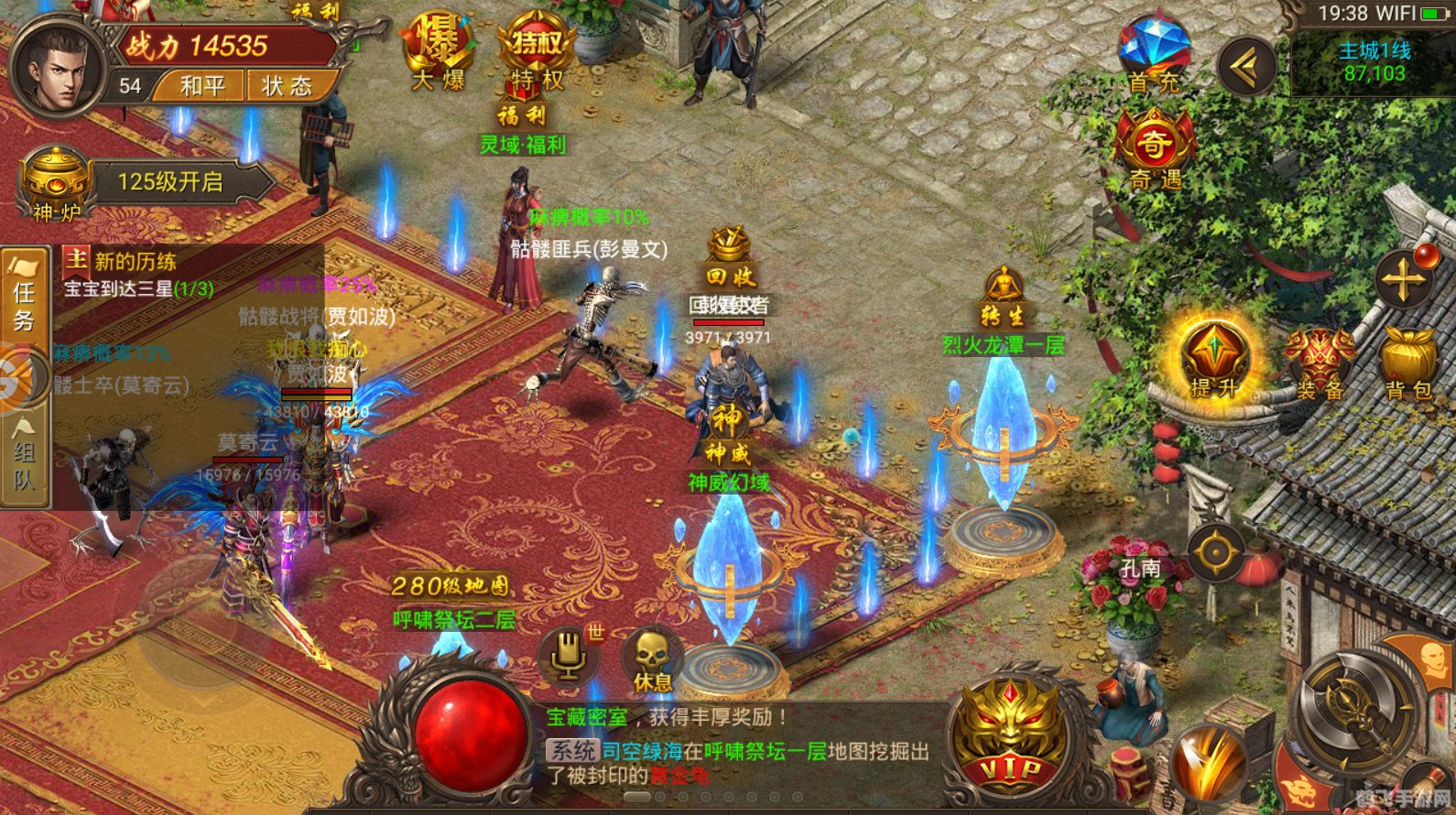Open the 装备 equipment screen
Screen dimensions: 1456x815
1320,364
